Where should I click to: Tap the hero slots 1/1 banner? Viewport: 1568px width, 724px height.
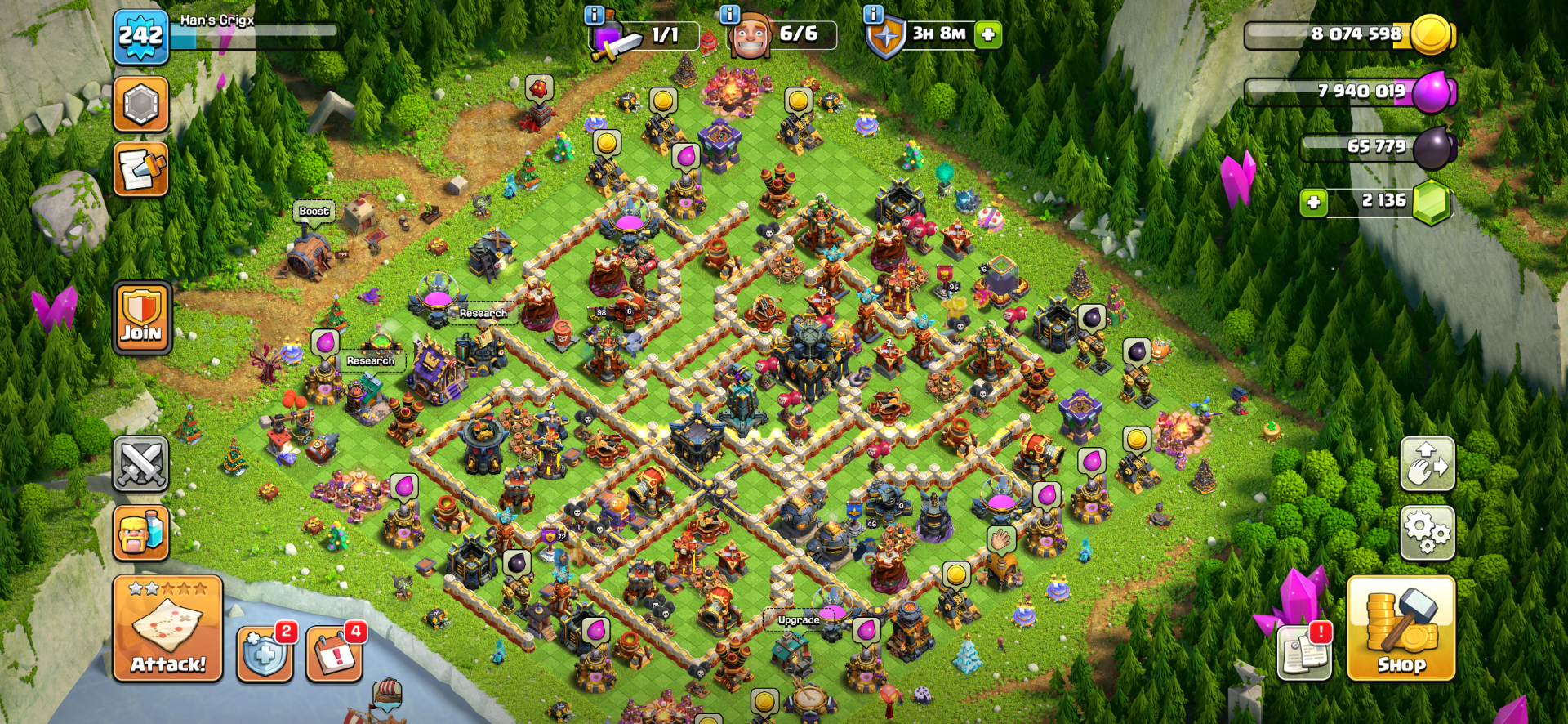(645, 34)
